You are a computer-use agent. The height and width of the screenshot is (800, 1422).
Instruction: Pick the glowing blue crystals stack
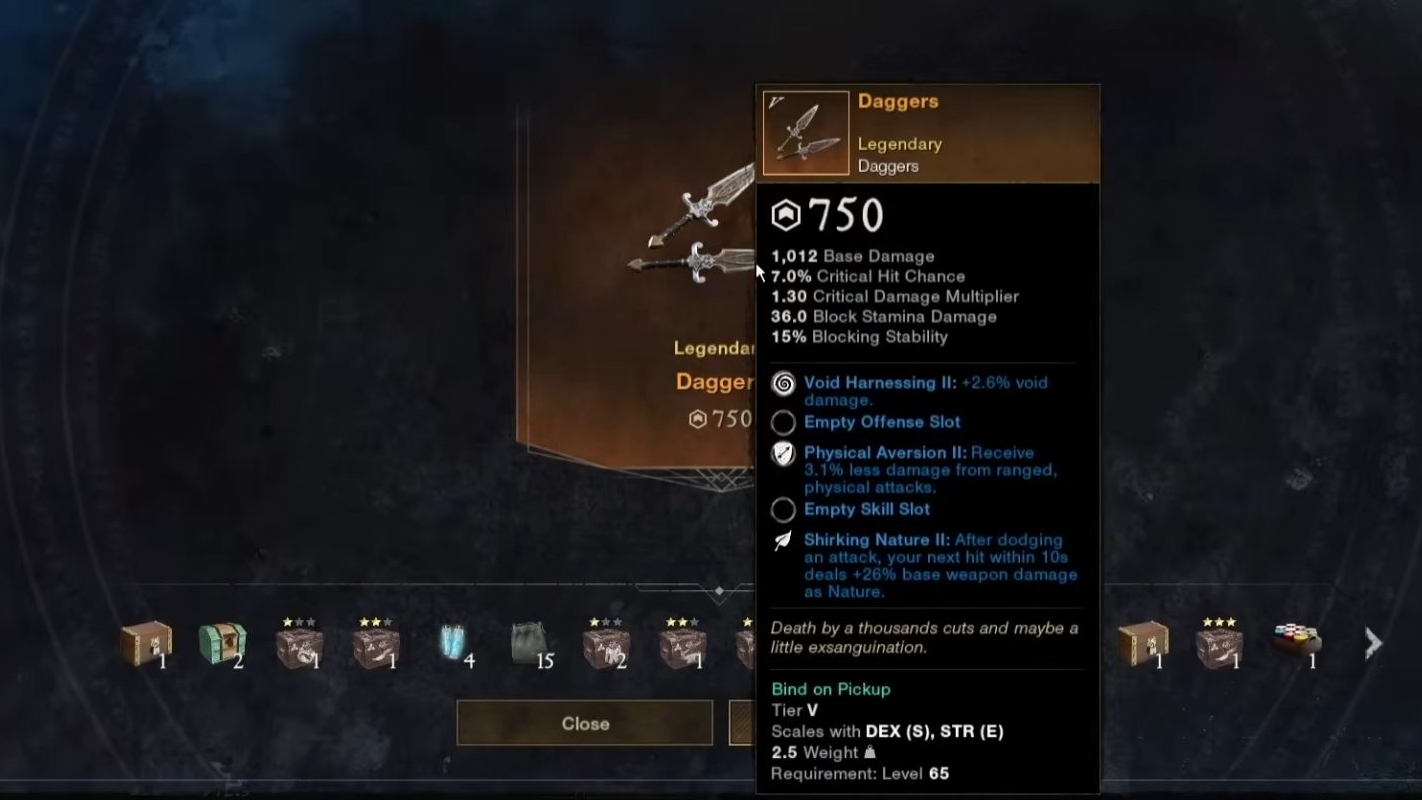453,643
